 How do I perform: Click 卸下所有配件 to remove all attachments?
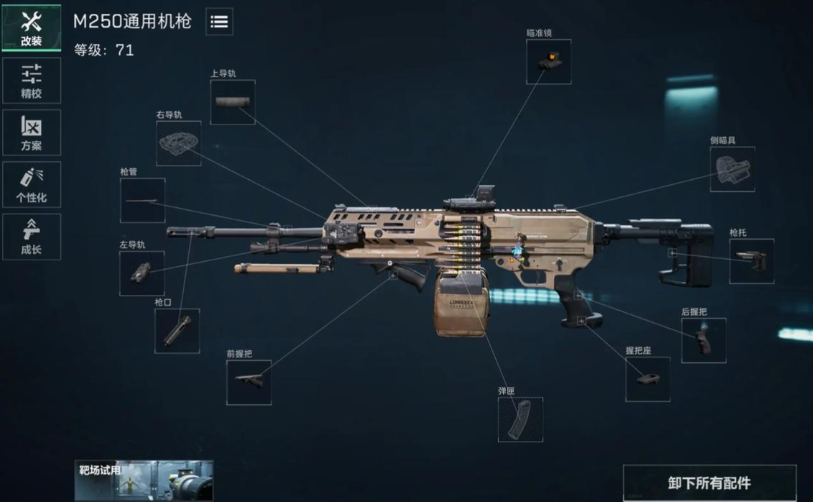709,483
